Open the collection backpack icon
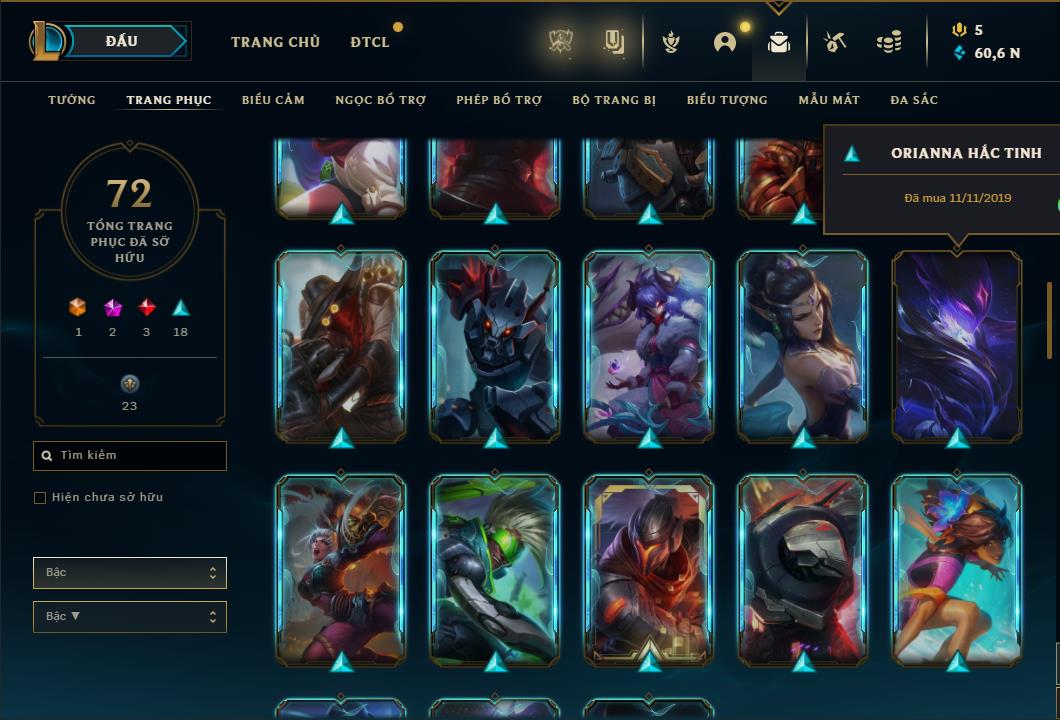This screenshot has height=720, width=1060. point(779,42)
